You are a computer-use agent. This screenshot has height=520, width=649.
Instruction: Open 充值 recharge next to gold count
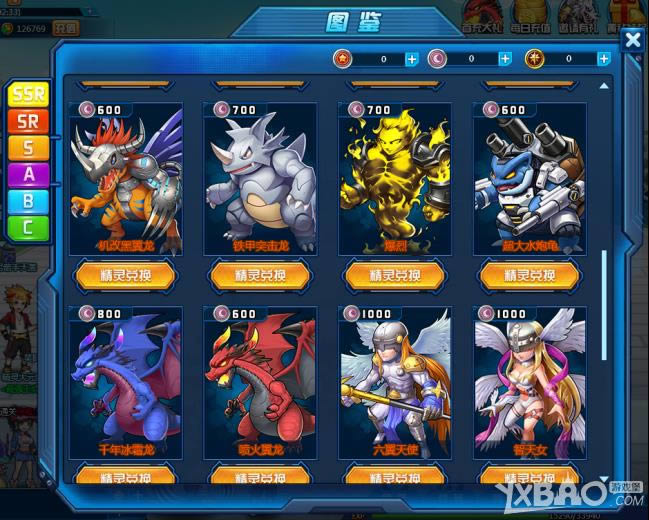(66, 29)
